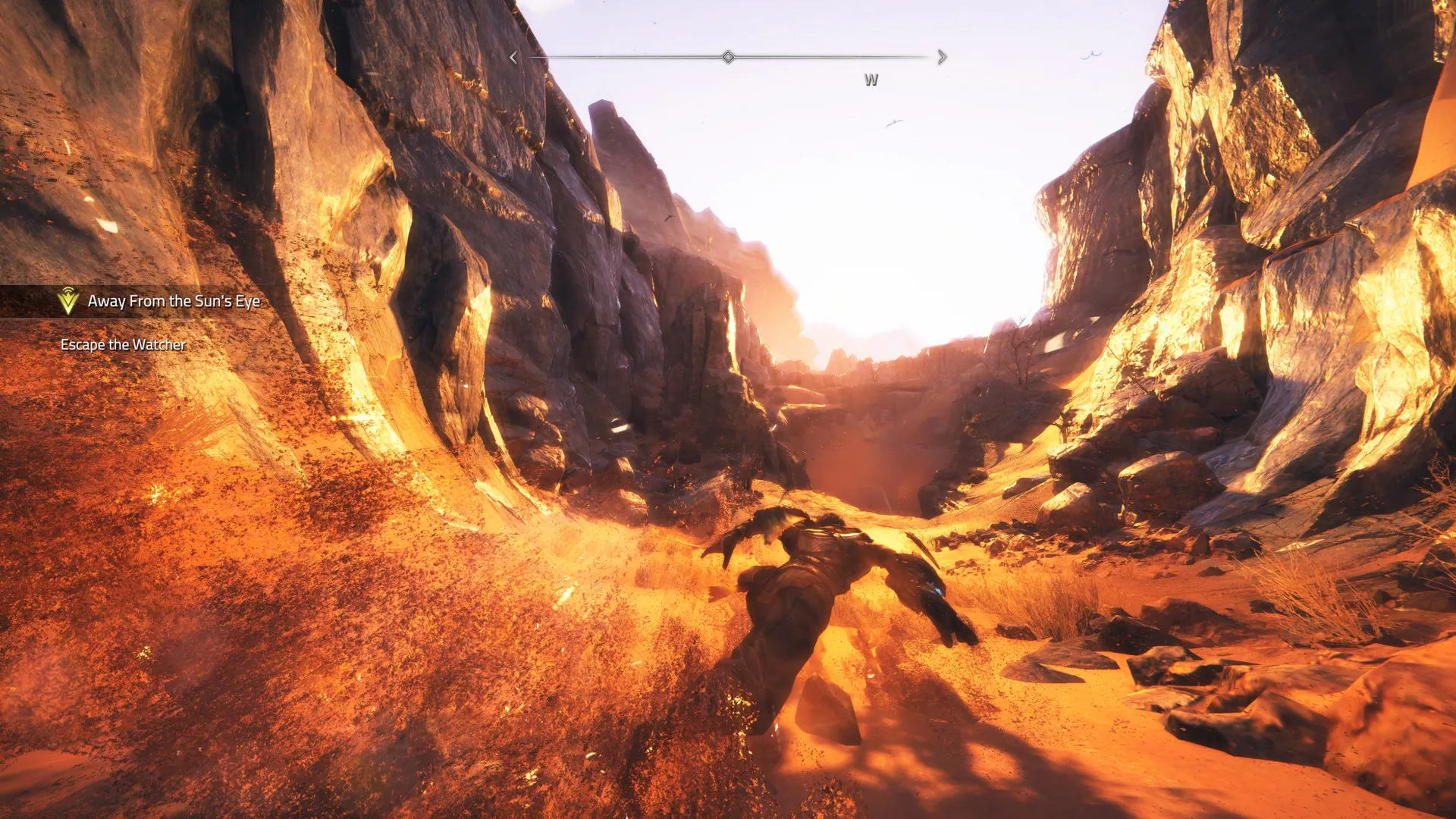Viewport: 1456px width, 819px height.
Task: Click the right compass arrow
Action: click(x=943, y=57)
